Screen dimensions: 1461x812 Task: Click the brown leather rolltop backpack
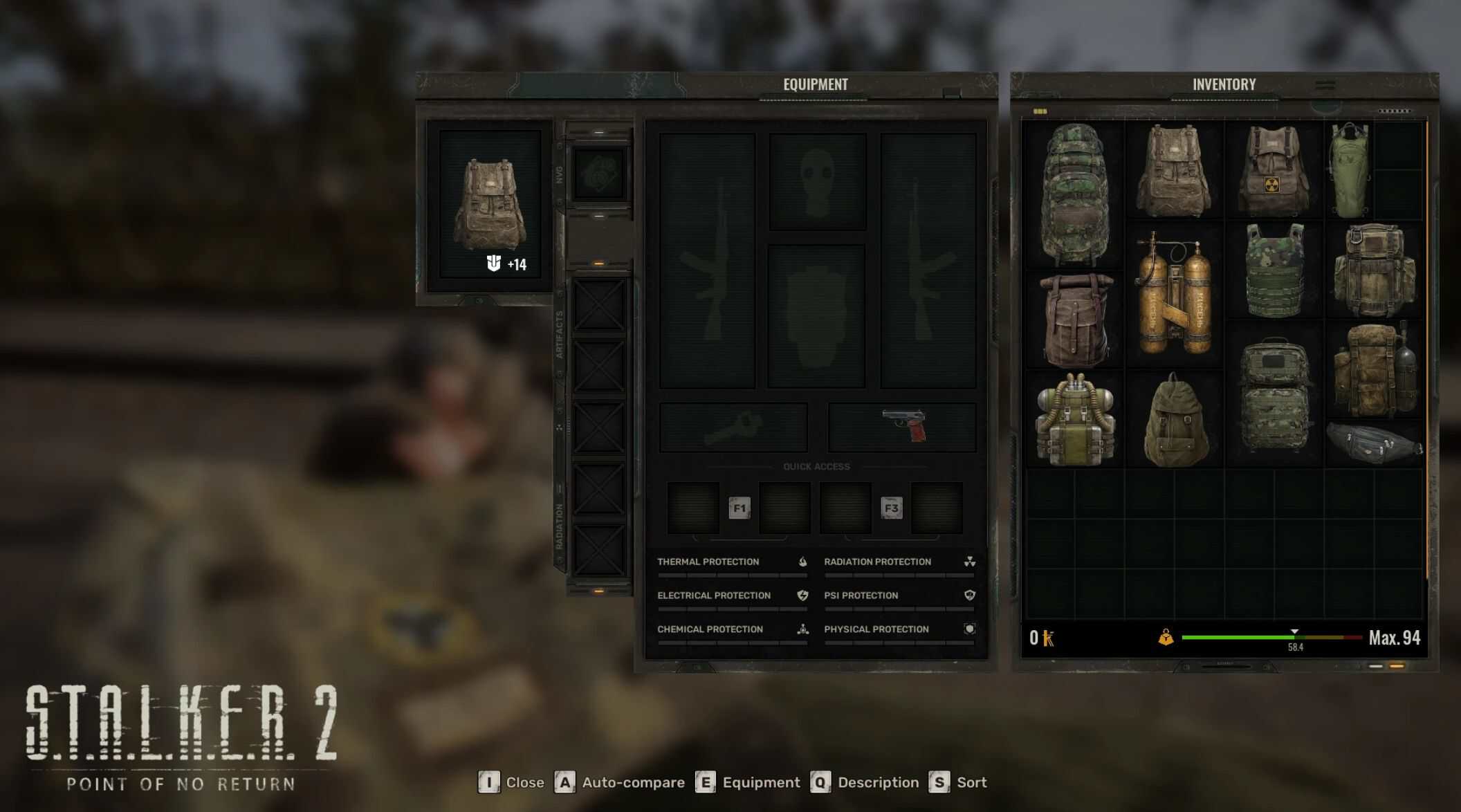pos(1074,320)
